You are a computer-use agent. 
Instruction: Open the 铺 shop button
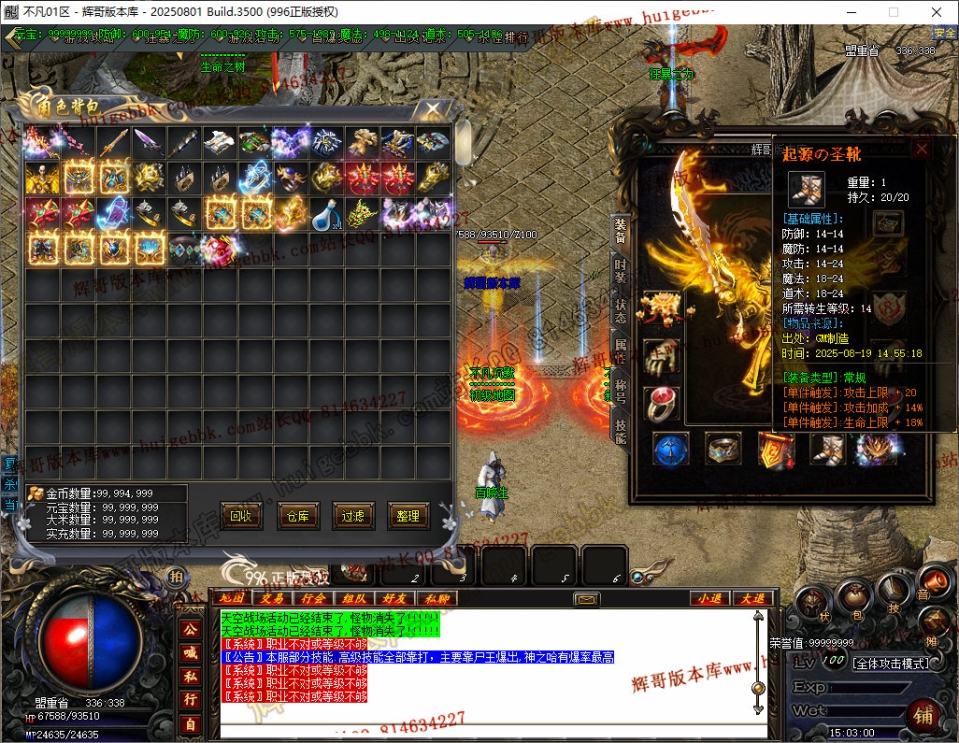point(923,716)
